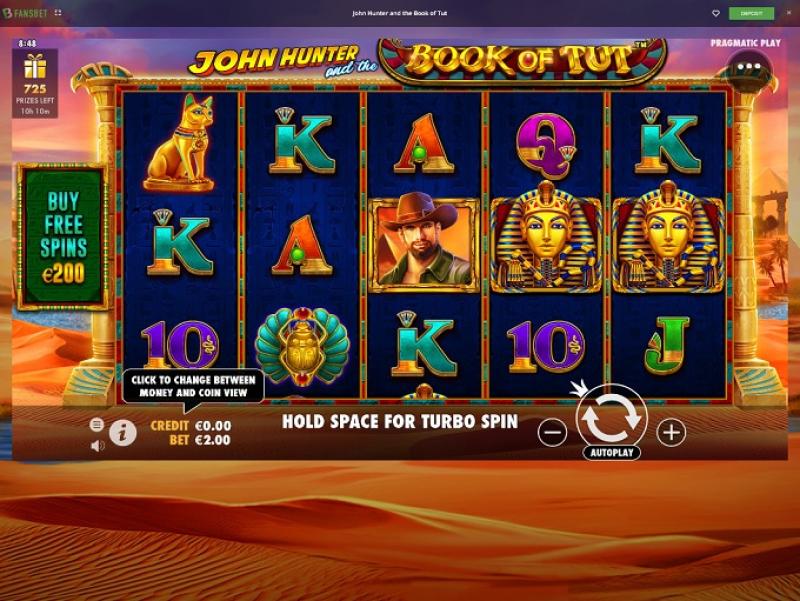Image resolution: width=800 pixels, height=601 pixels.
Task: Add game to favorites with heart icon
Action: 716,13
